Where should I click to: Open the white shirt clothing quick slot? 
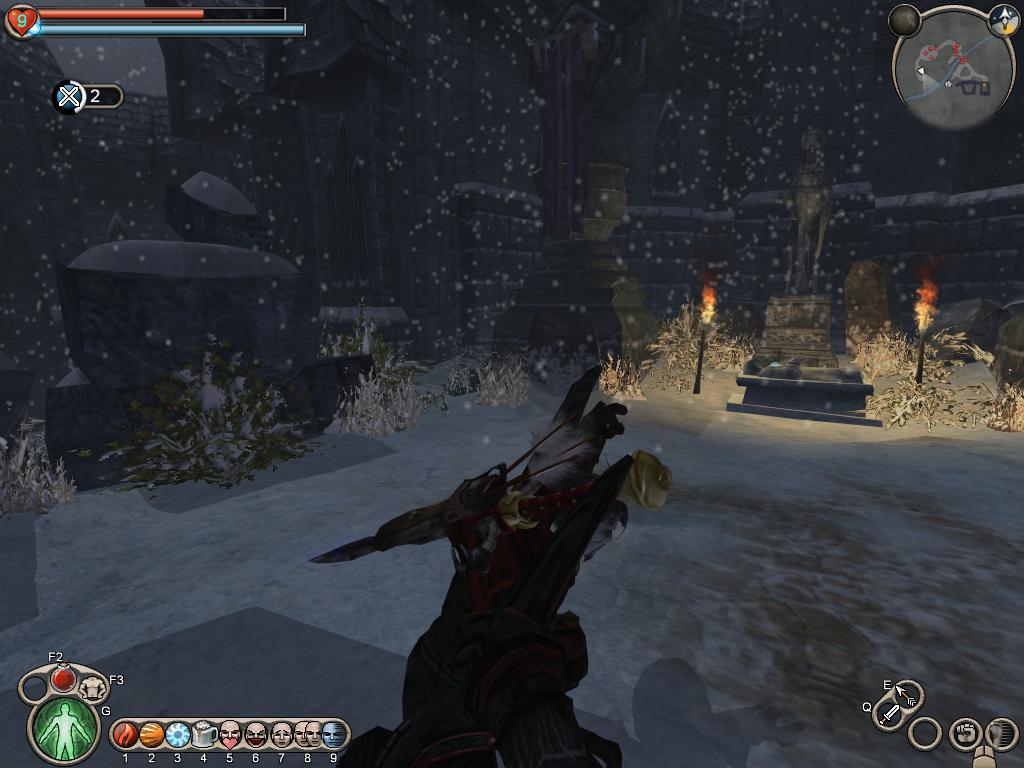click(92, 688)
